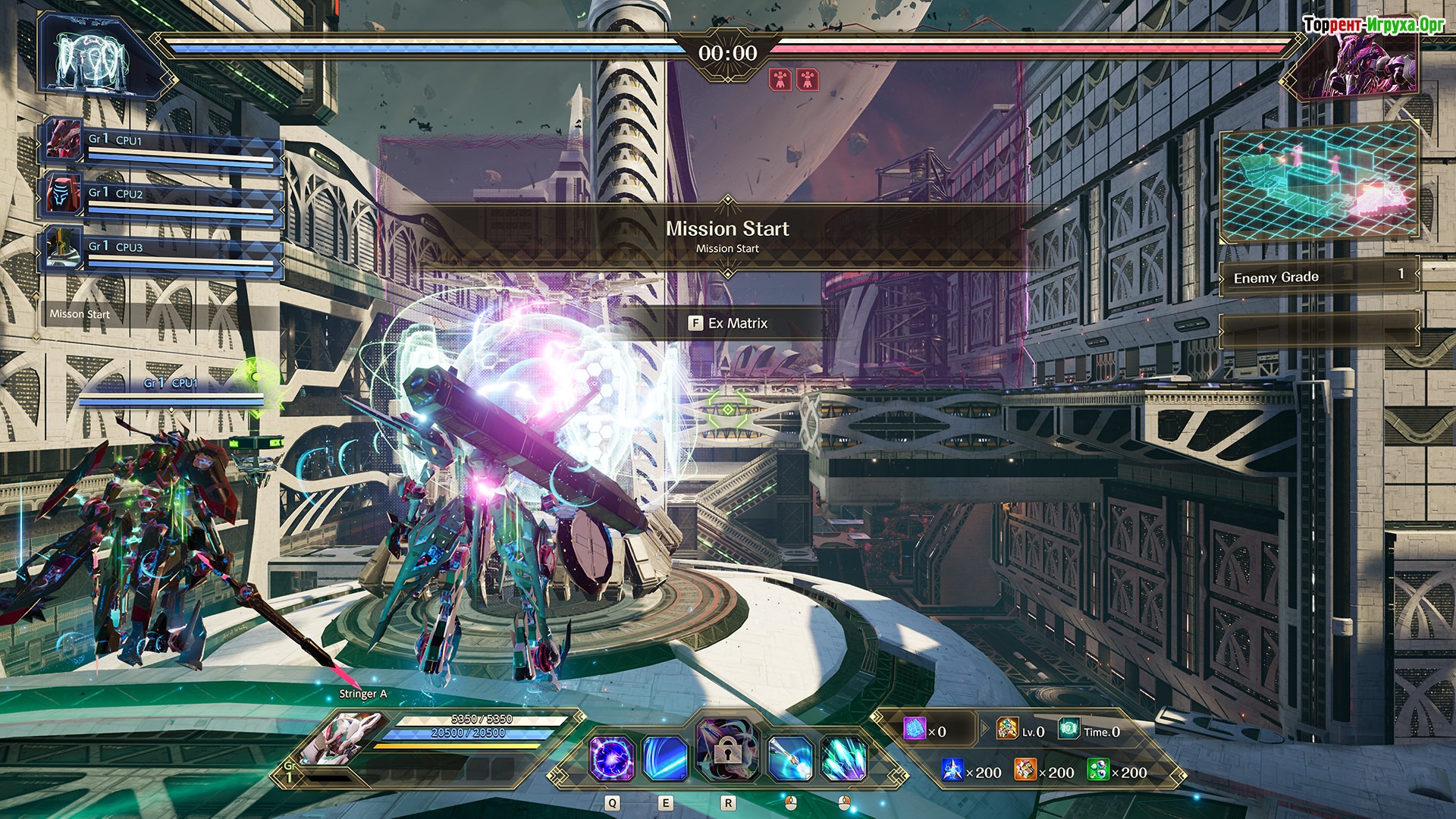Image resolution: width=1456 pixels, height=819 pixels.
Task: Select the green gems resource icon
Action: click(x=1097, y=770)
